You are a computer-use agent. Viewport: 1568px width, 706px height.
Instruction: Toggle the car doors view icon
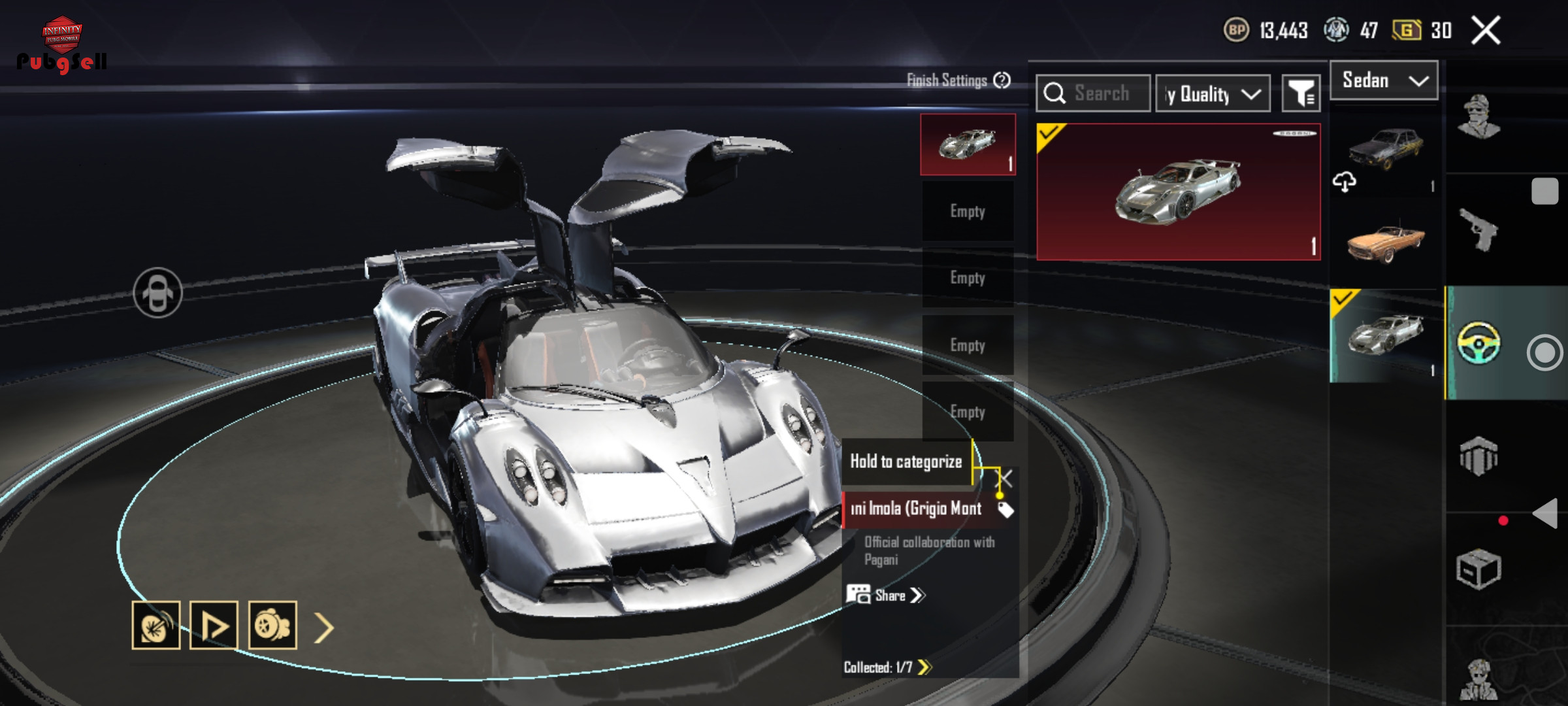[157, 293]
